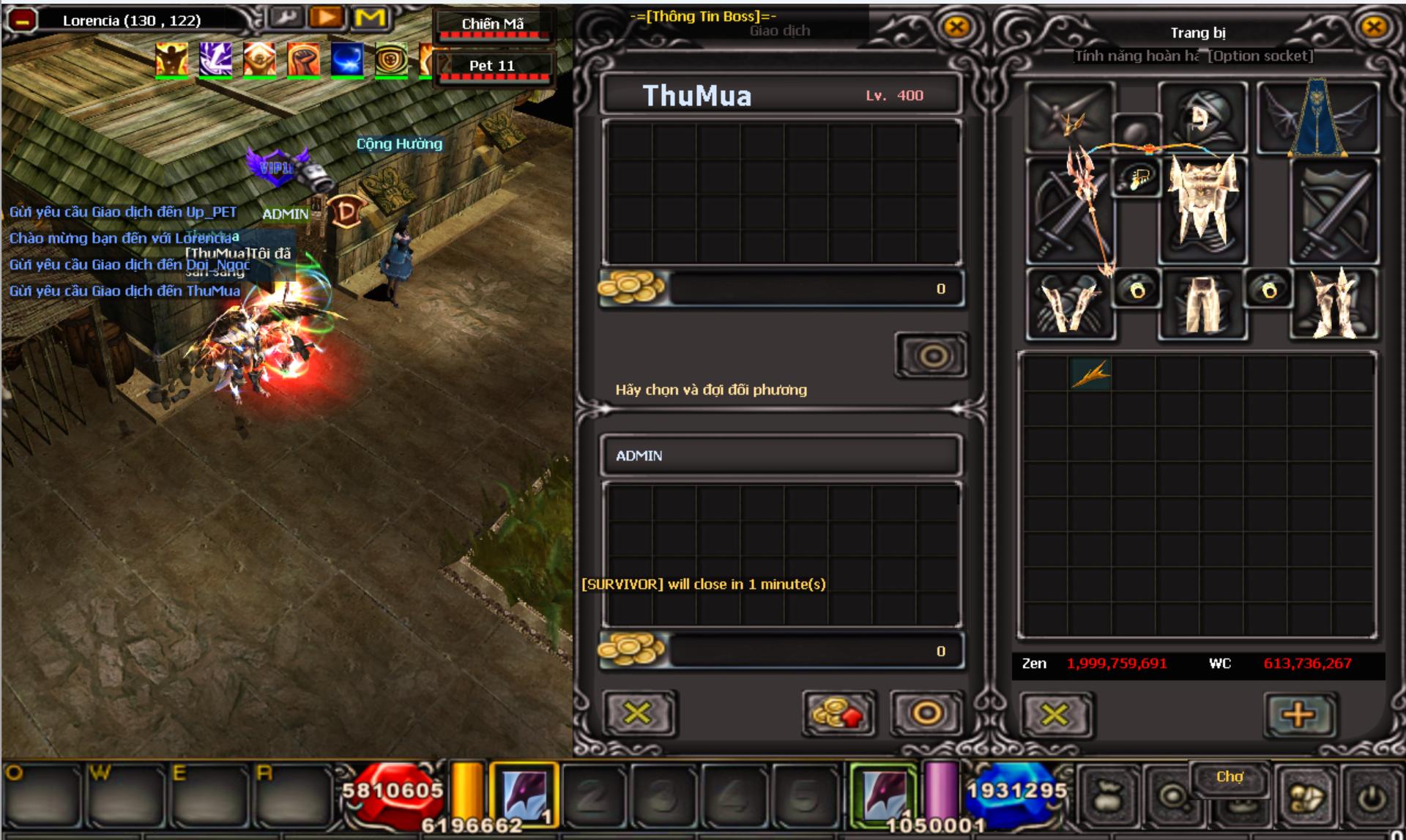The width and height of the screenshot is (1406, 840).
Task: Select the blue cape in the wings slot
Action: click(x=1317, y=119)
